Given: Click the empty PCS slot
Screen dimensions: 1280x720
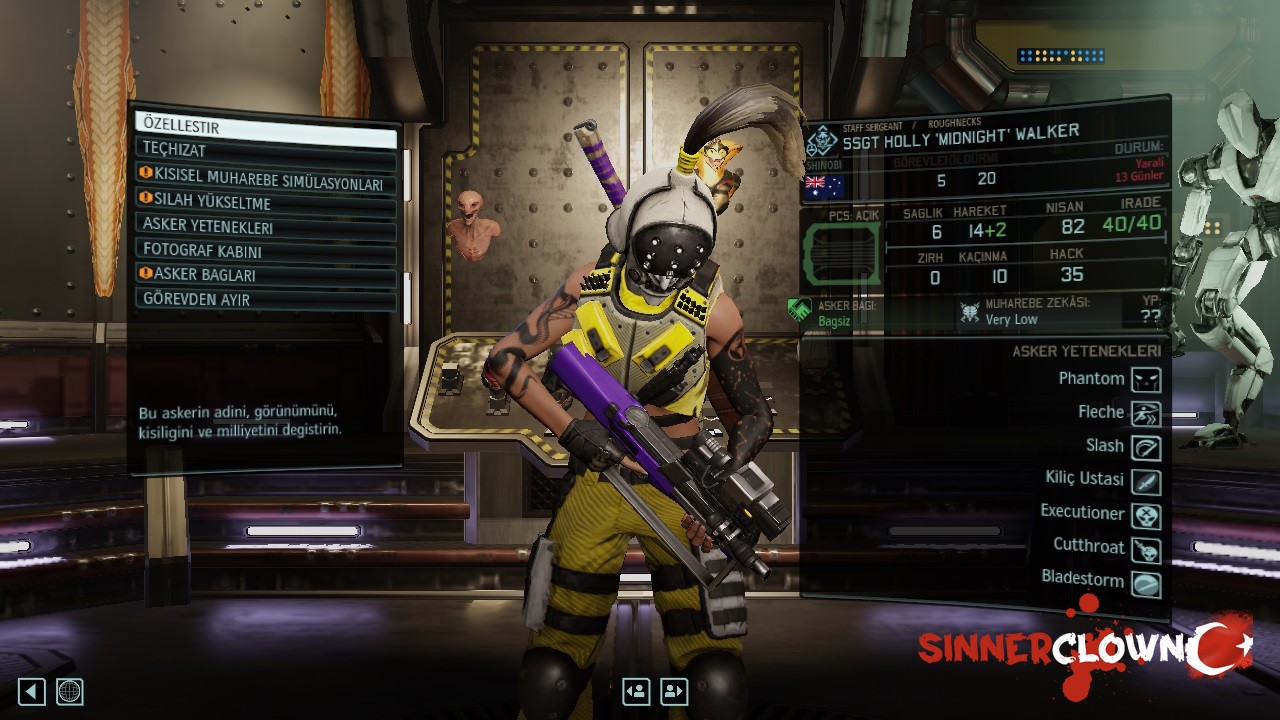Looking at the screenshot, I should click(x=841, y=254).
